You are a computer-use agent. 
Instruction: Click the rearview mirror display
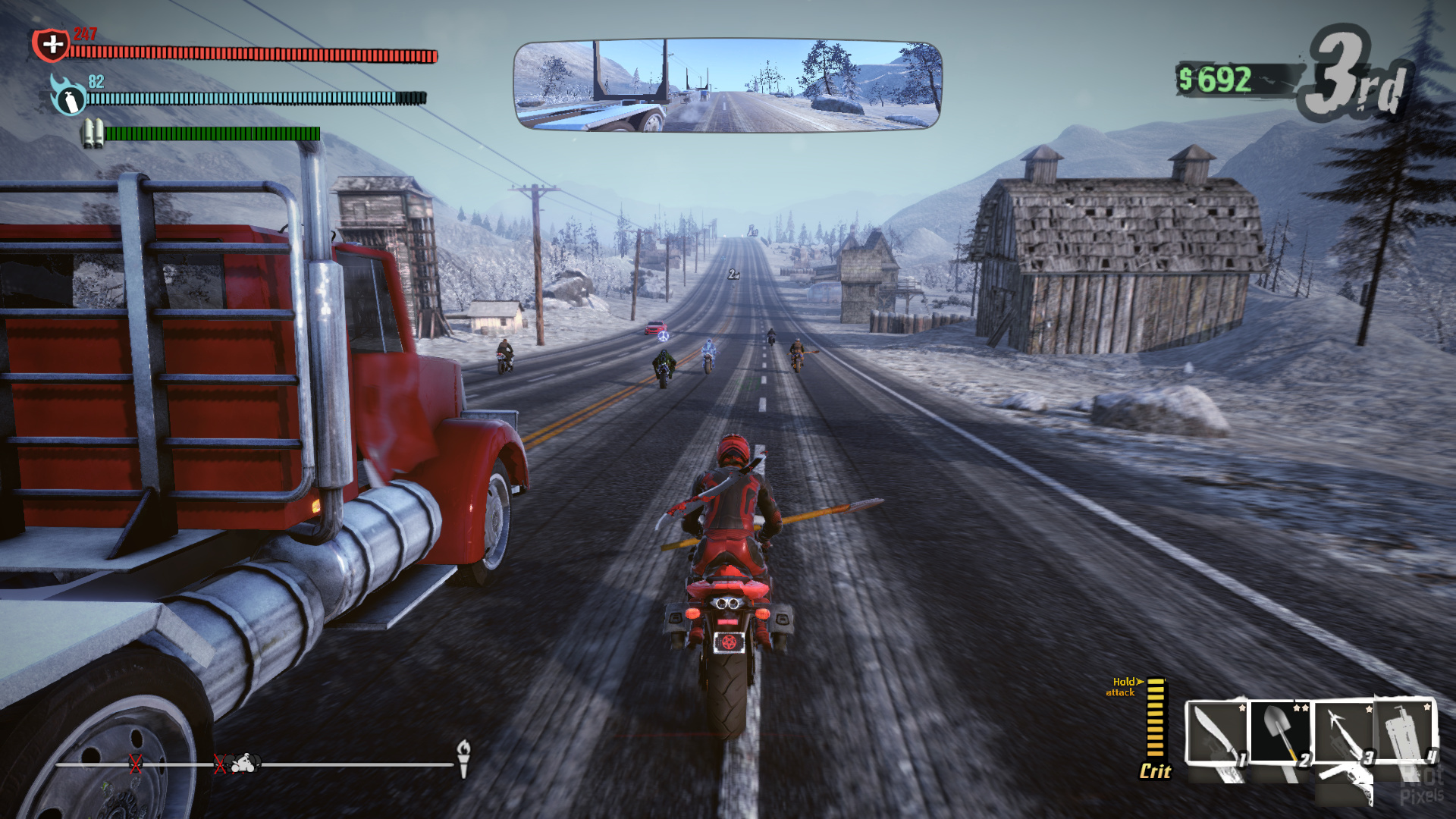pyautogui.click(x=727, y=85)
